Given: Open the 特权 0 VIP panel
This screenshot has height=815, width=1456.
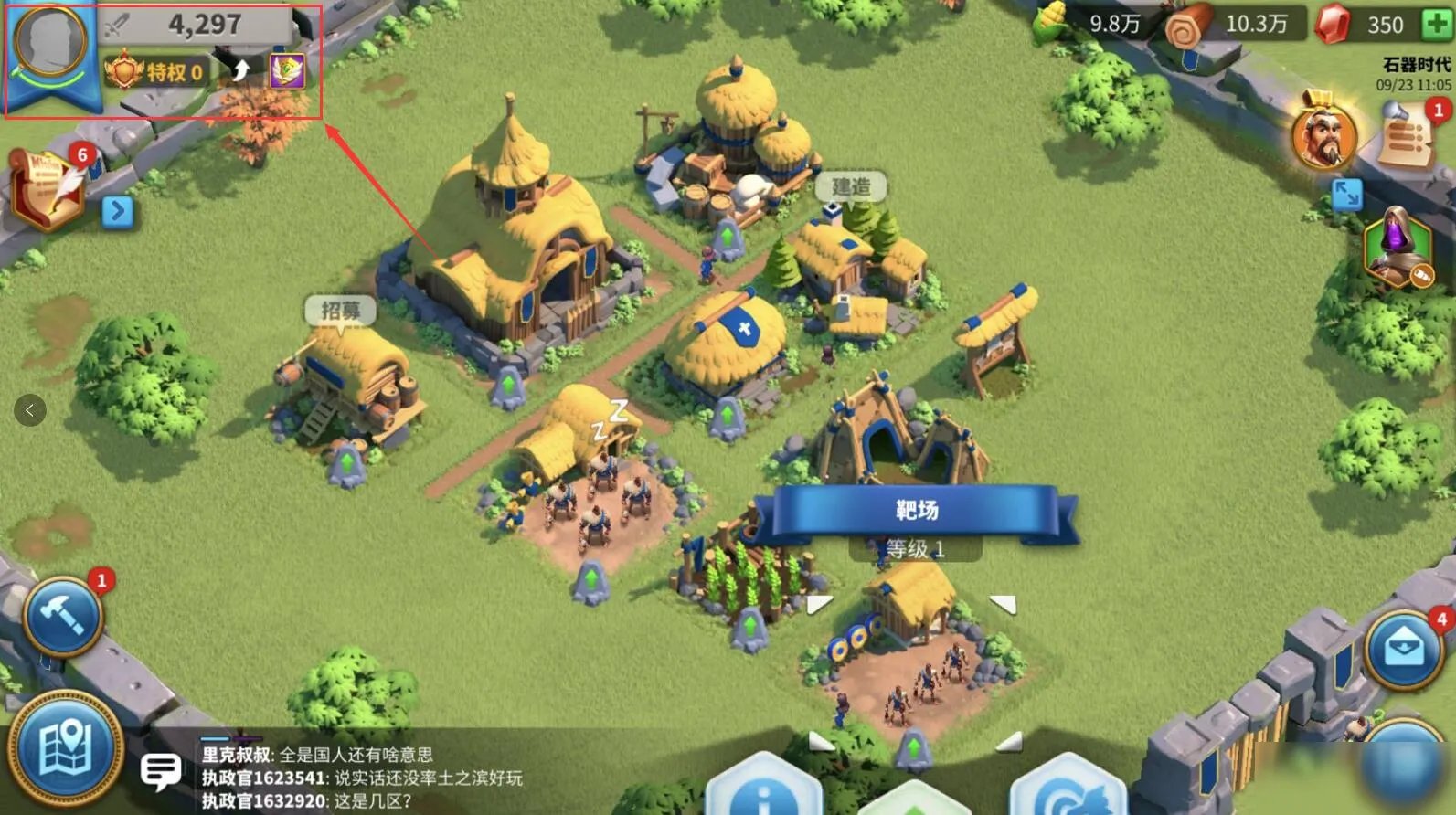Looking at the screenshot, I should coord(155,71).
